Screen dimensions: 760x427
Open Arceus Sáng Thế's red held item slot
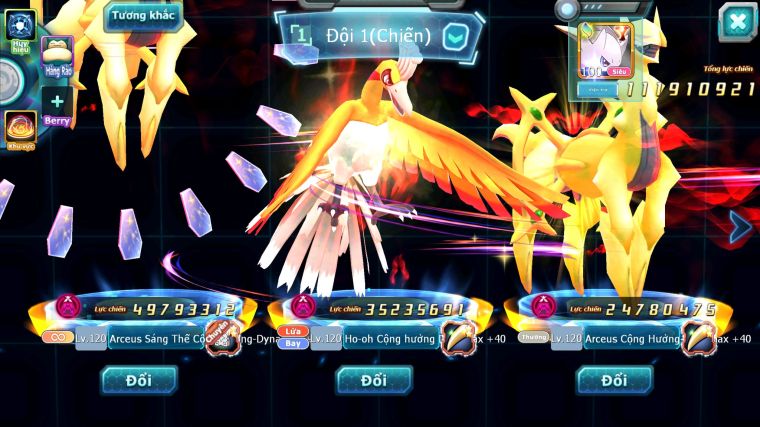click(221, 338)
